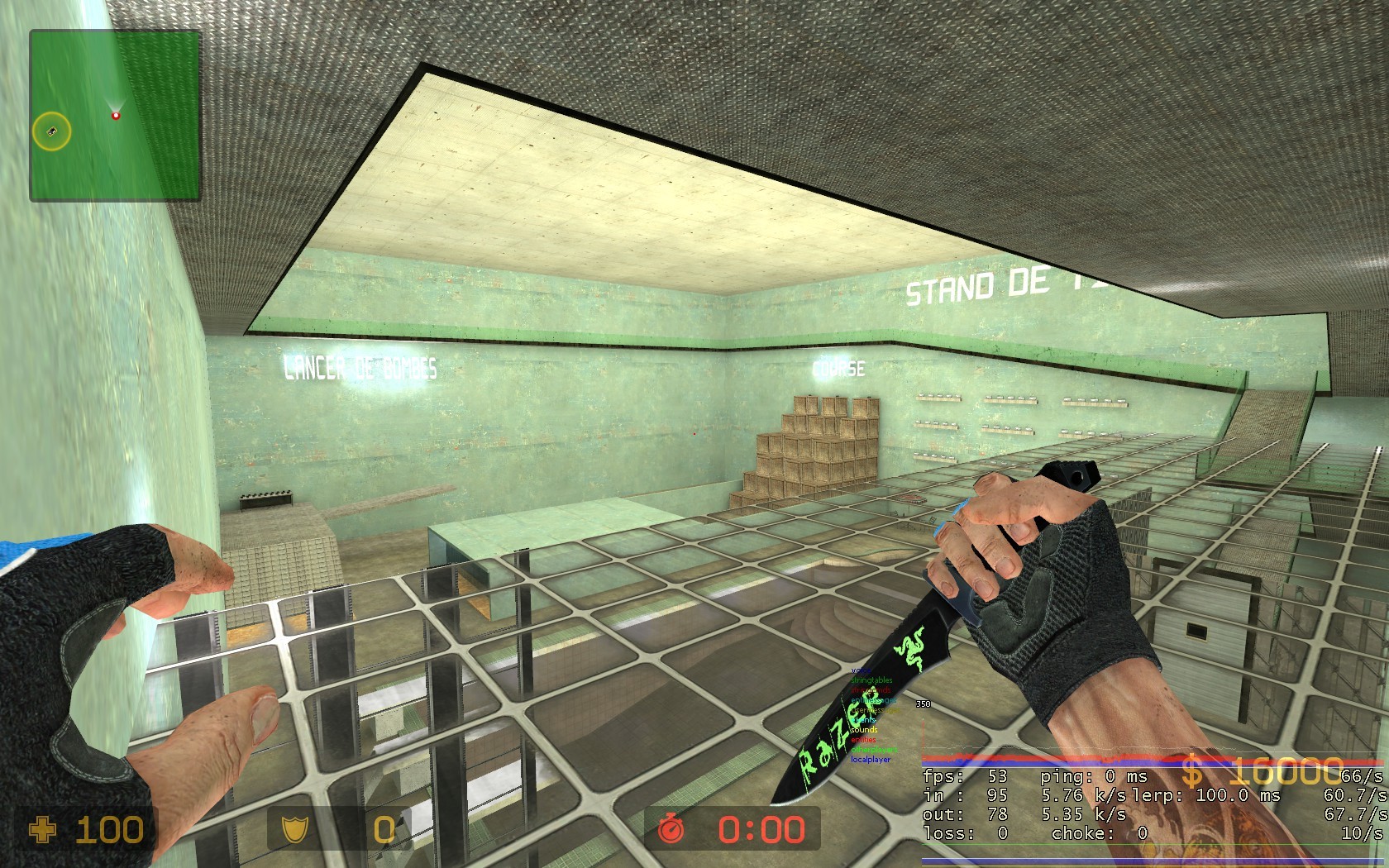Expand the 'stringtables' net graph entry

[871, 680]
